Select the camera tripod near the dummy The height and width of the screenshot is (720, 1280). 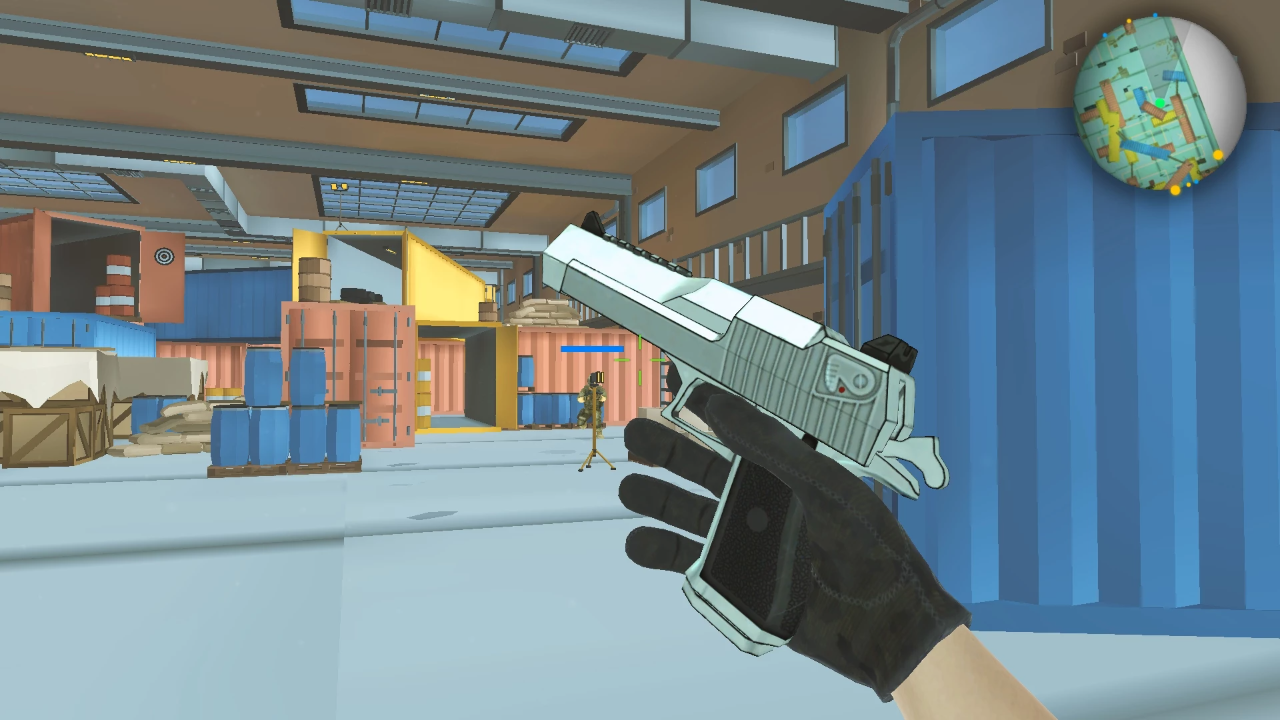coord(597,455)
